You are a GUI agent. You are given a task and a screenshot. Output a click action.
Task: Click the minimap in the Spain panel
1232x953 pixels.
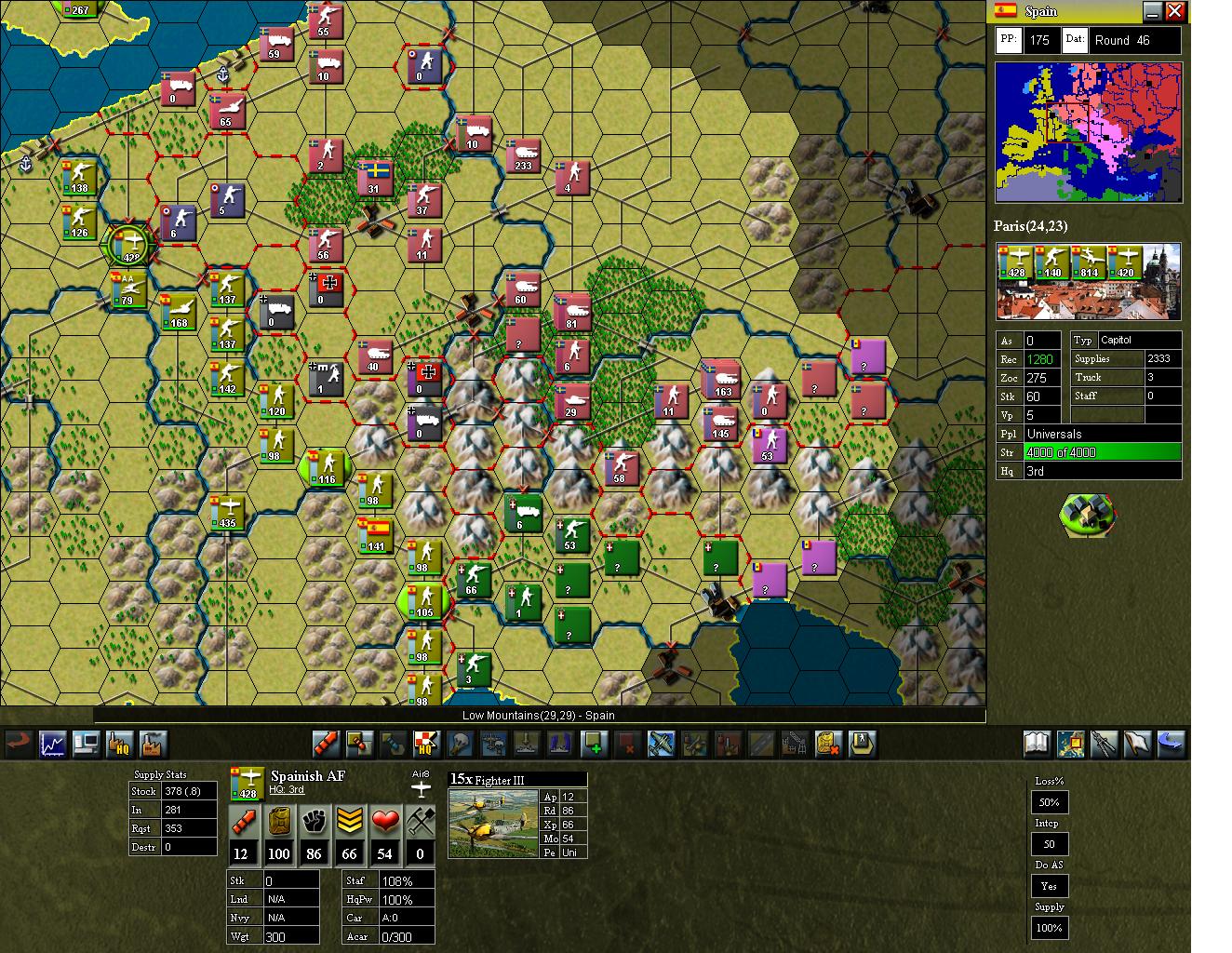point(1087,130)
